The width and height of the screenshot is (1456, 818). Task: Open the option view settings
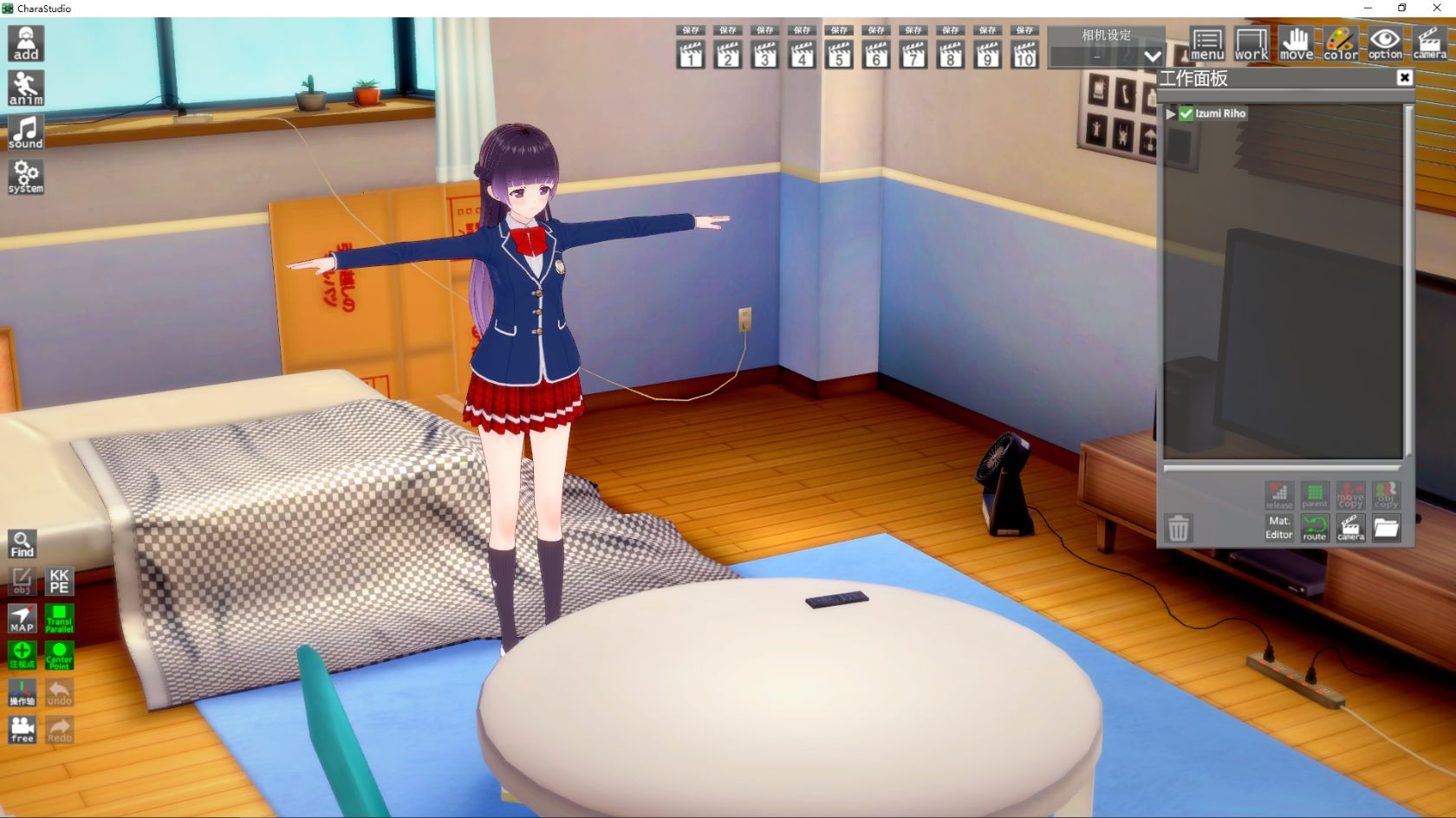point(1385,43)
